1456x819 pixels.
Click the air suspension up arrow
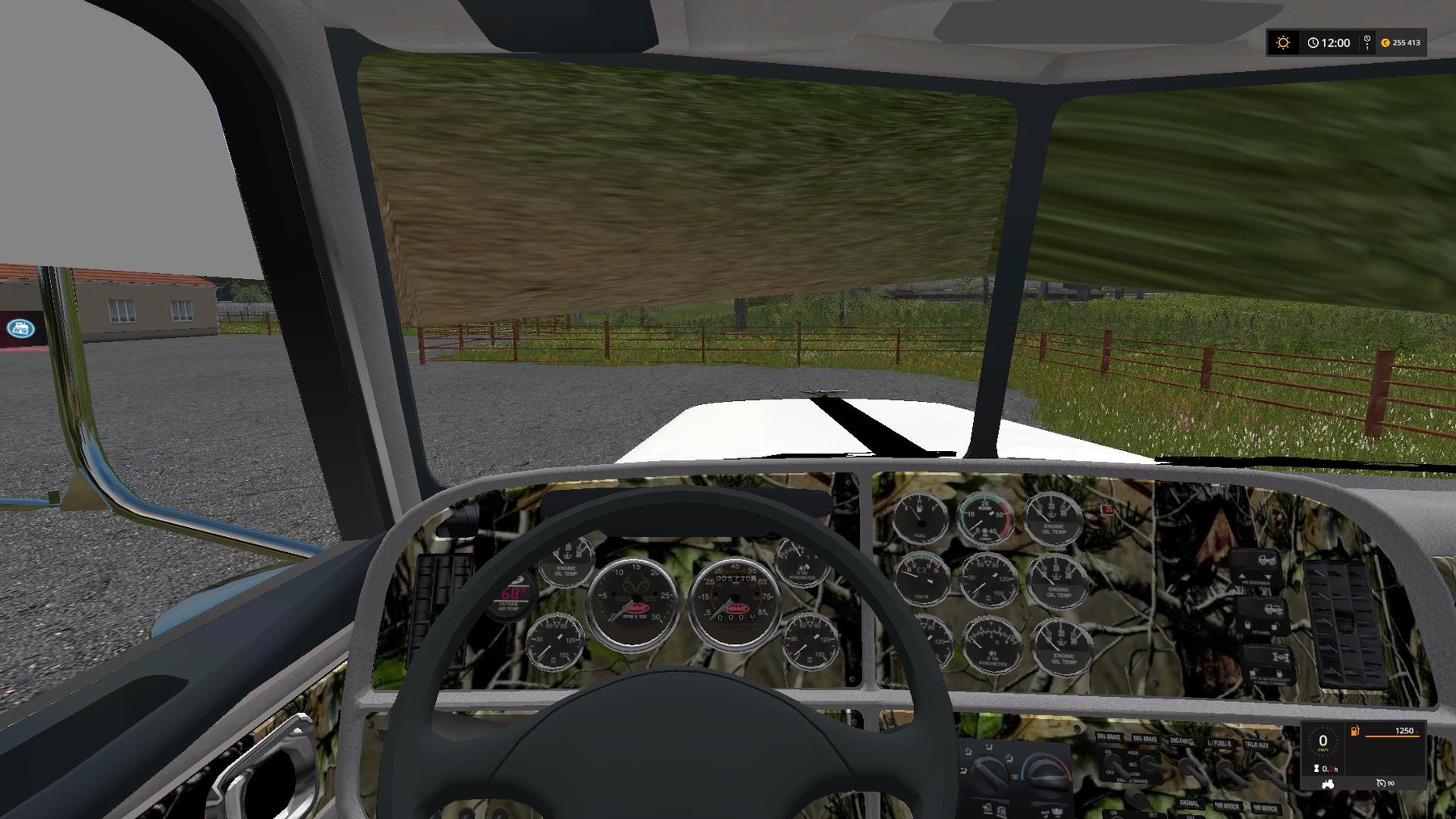point(1242,576)
